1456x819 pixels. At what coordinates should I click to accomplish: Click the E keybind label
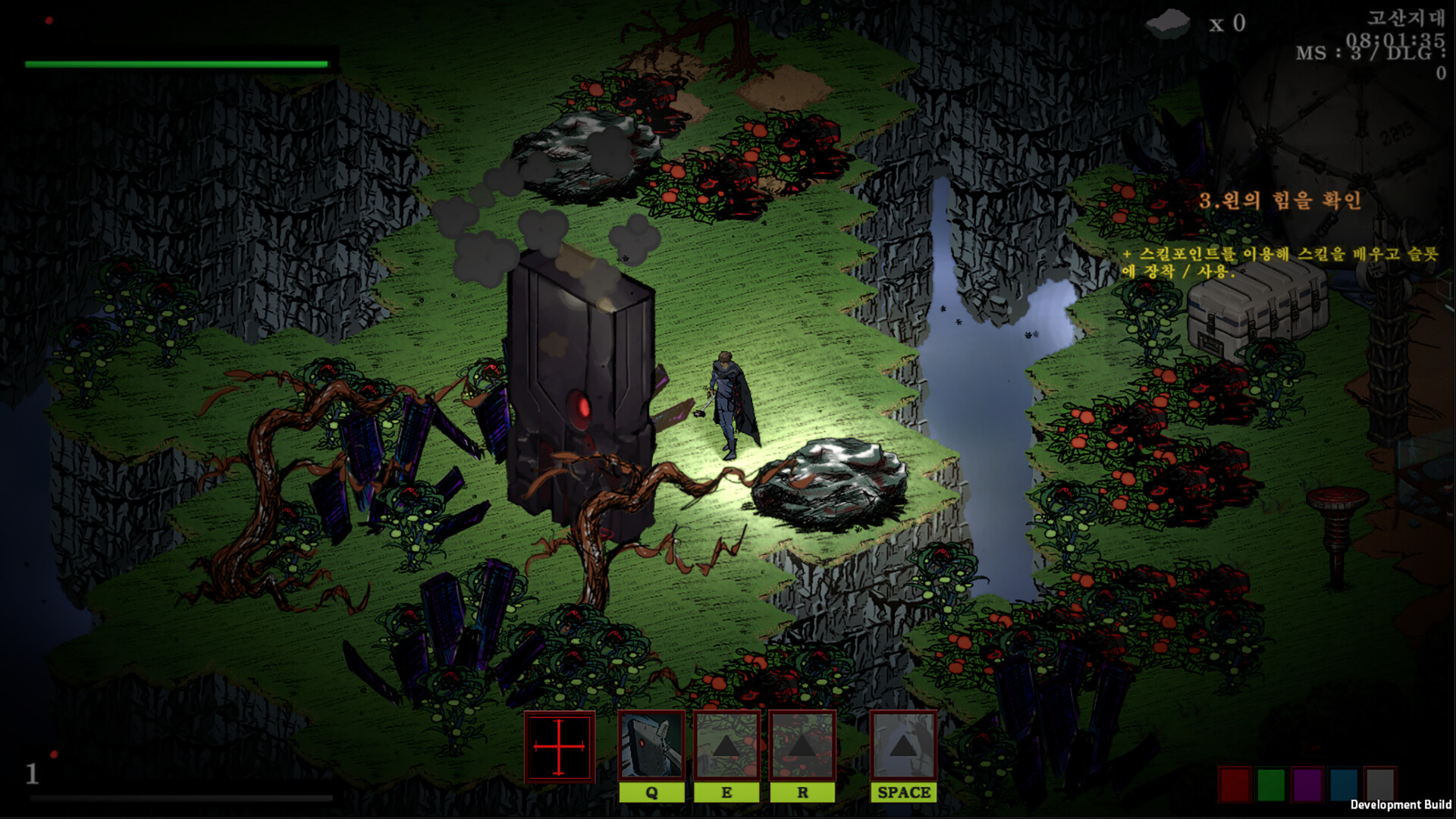pyautogui.click(x=726, y=793)
